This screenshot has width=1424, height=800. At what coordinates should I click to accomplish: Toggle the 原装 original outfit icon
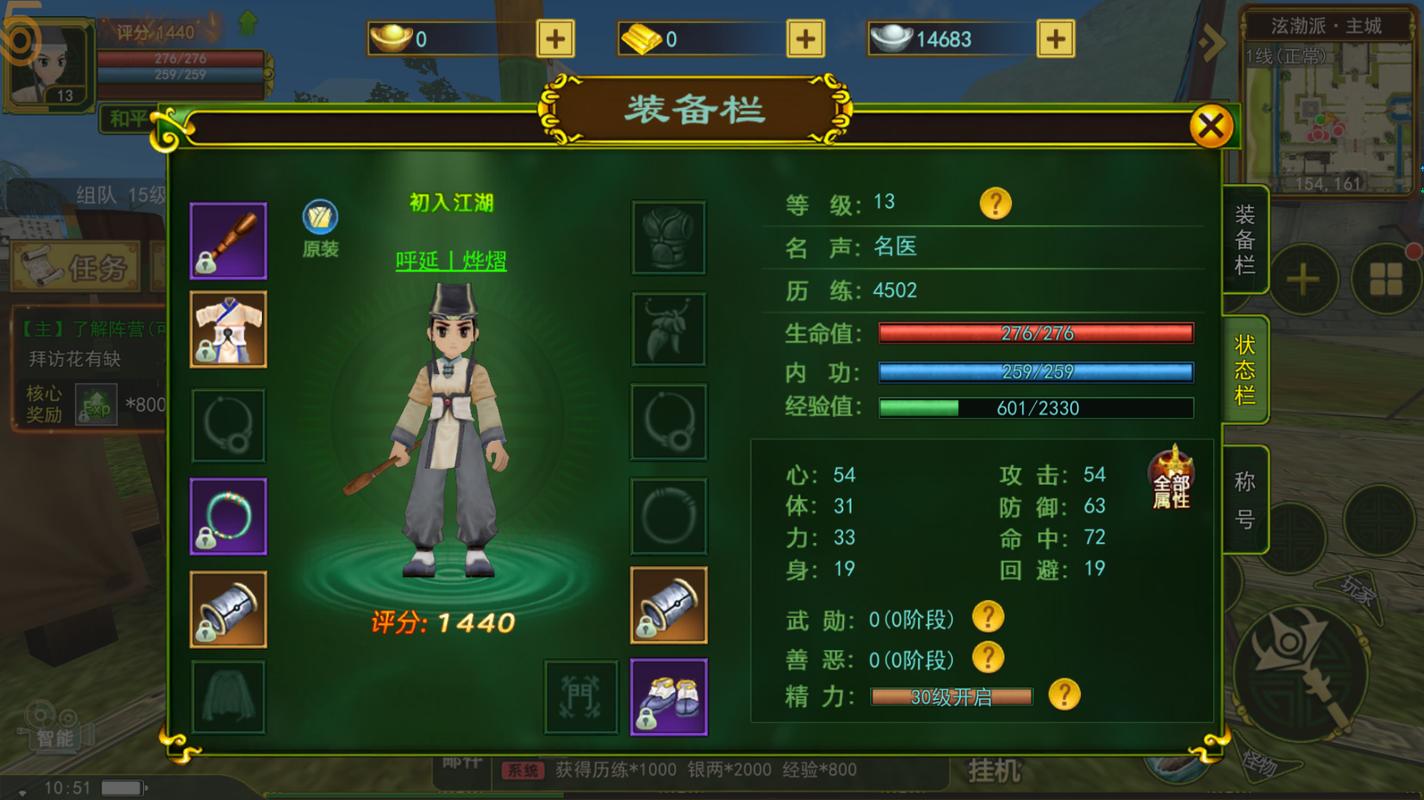coord(320,218)
